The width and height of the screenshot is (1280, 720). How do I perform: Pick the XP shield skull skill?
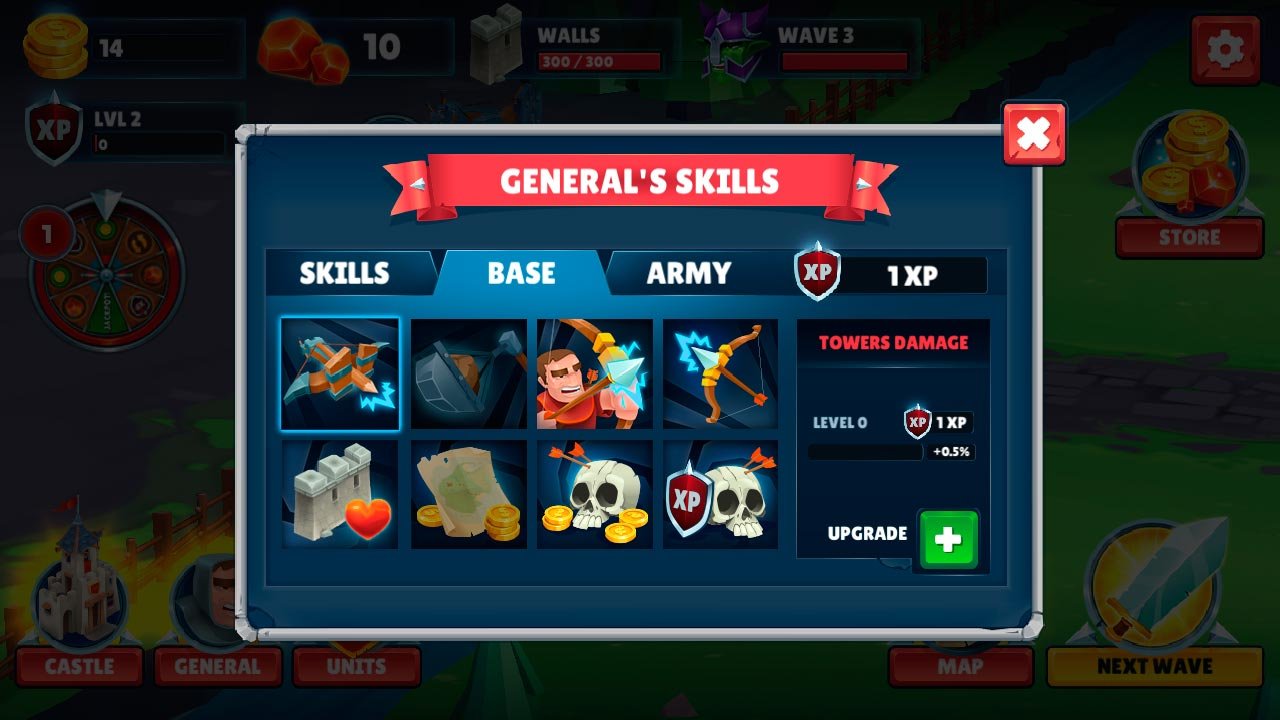pyautogui.click(x=721, y=495)
